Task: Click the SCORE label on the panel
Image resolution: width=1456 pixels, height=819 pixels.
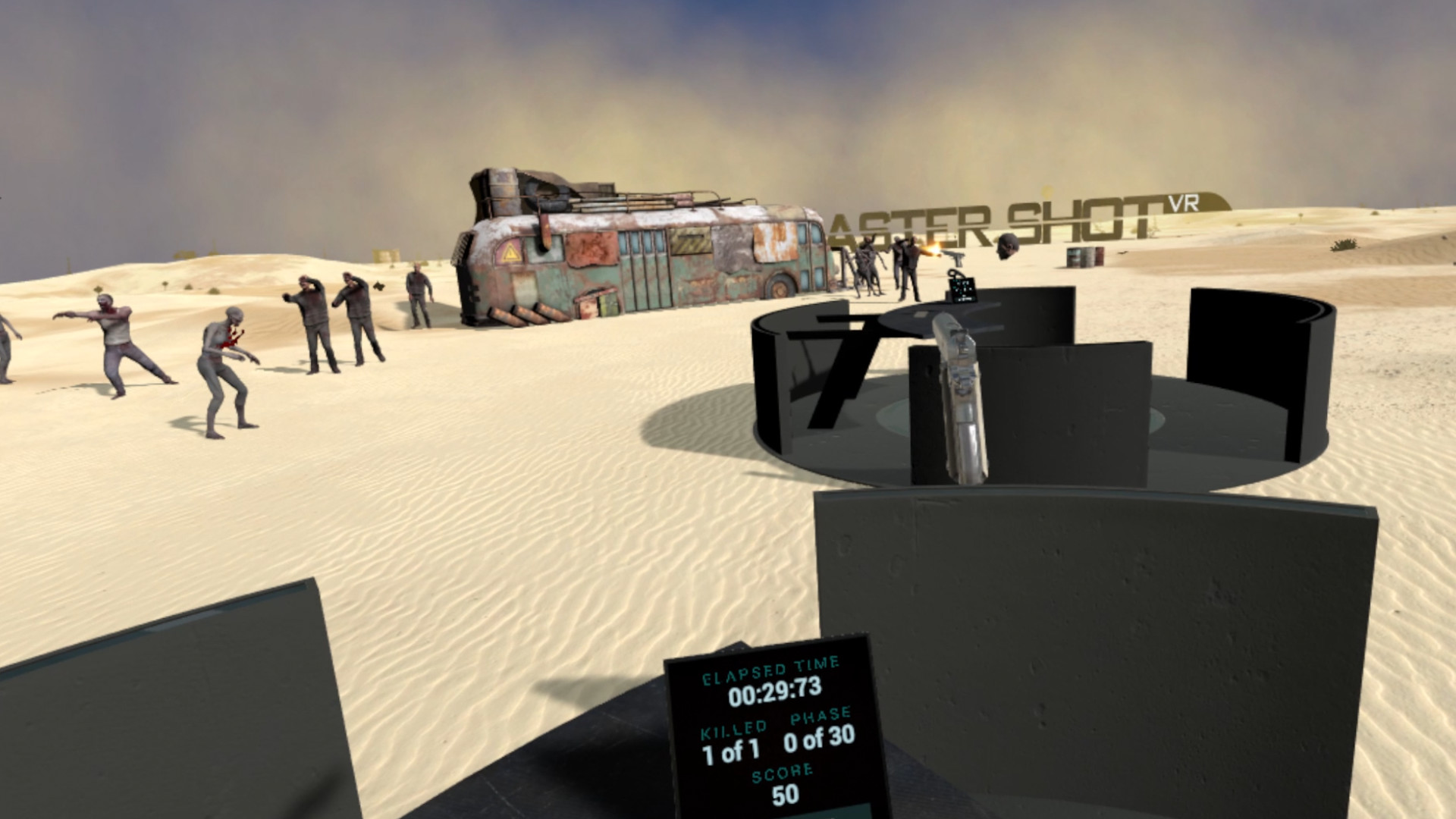Action: [x=783, y=773]
